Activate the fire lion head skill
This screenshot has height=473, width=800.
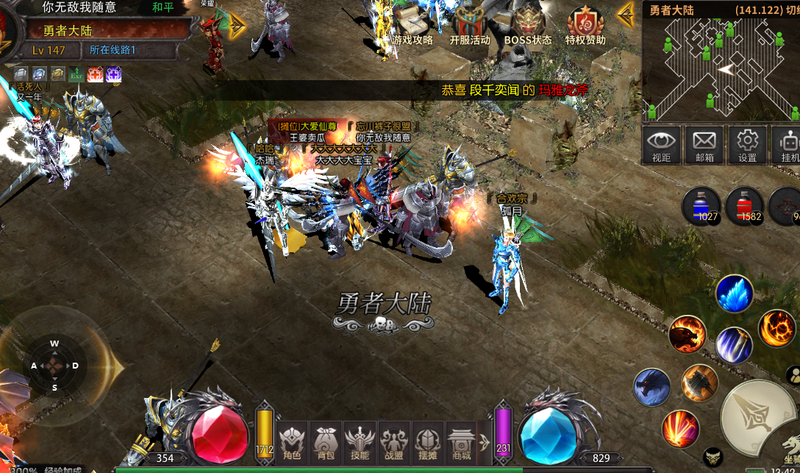point(687,334)
